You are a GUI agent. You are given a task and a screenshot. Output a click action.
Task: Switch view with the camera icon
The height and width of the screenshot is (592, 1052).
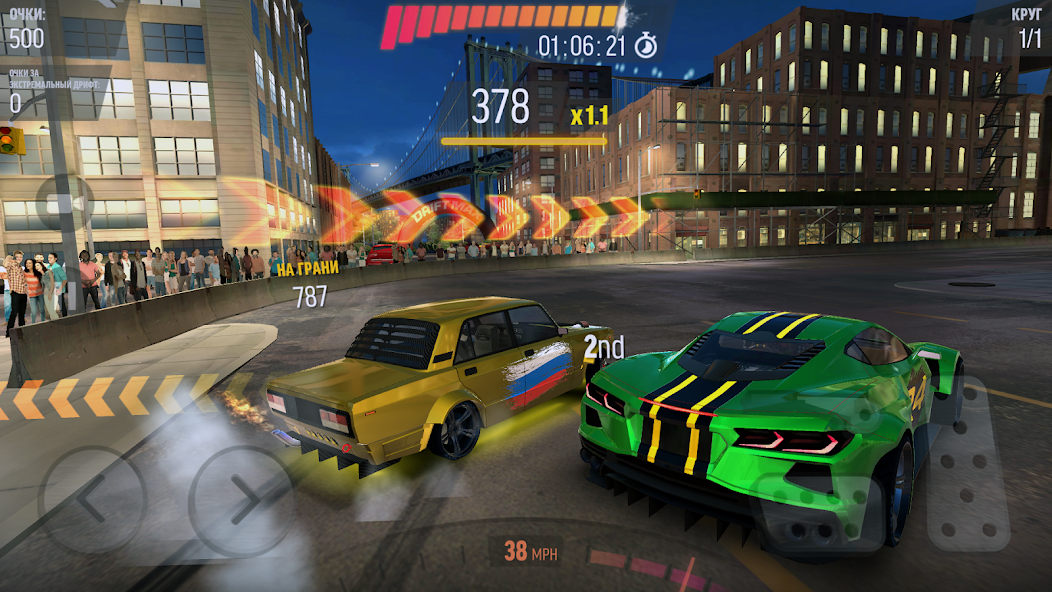pos(64,205)
